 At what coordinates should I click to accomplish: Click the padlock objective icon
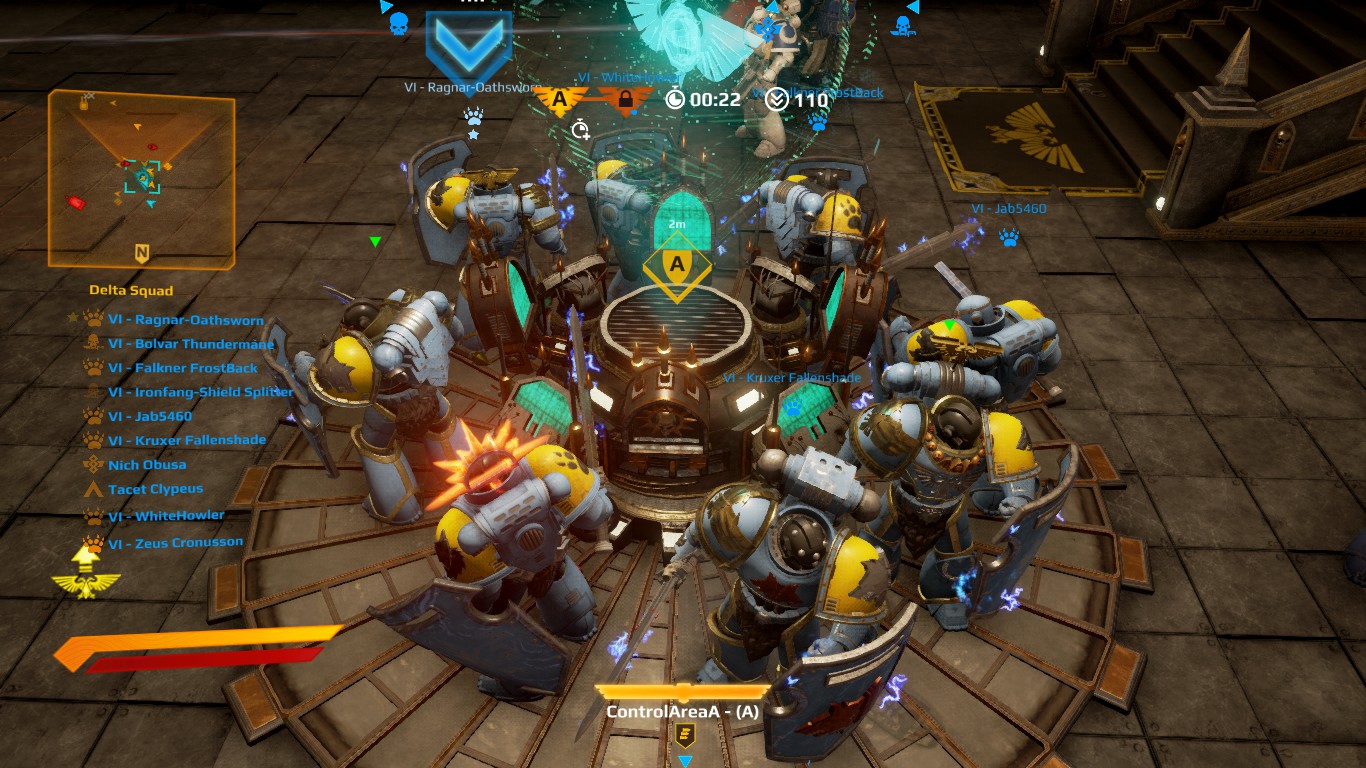coord(625,99)
